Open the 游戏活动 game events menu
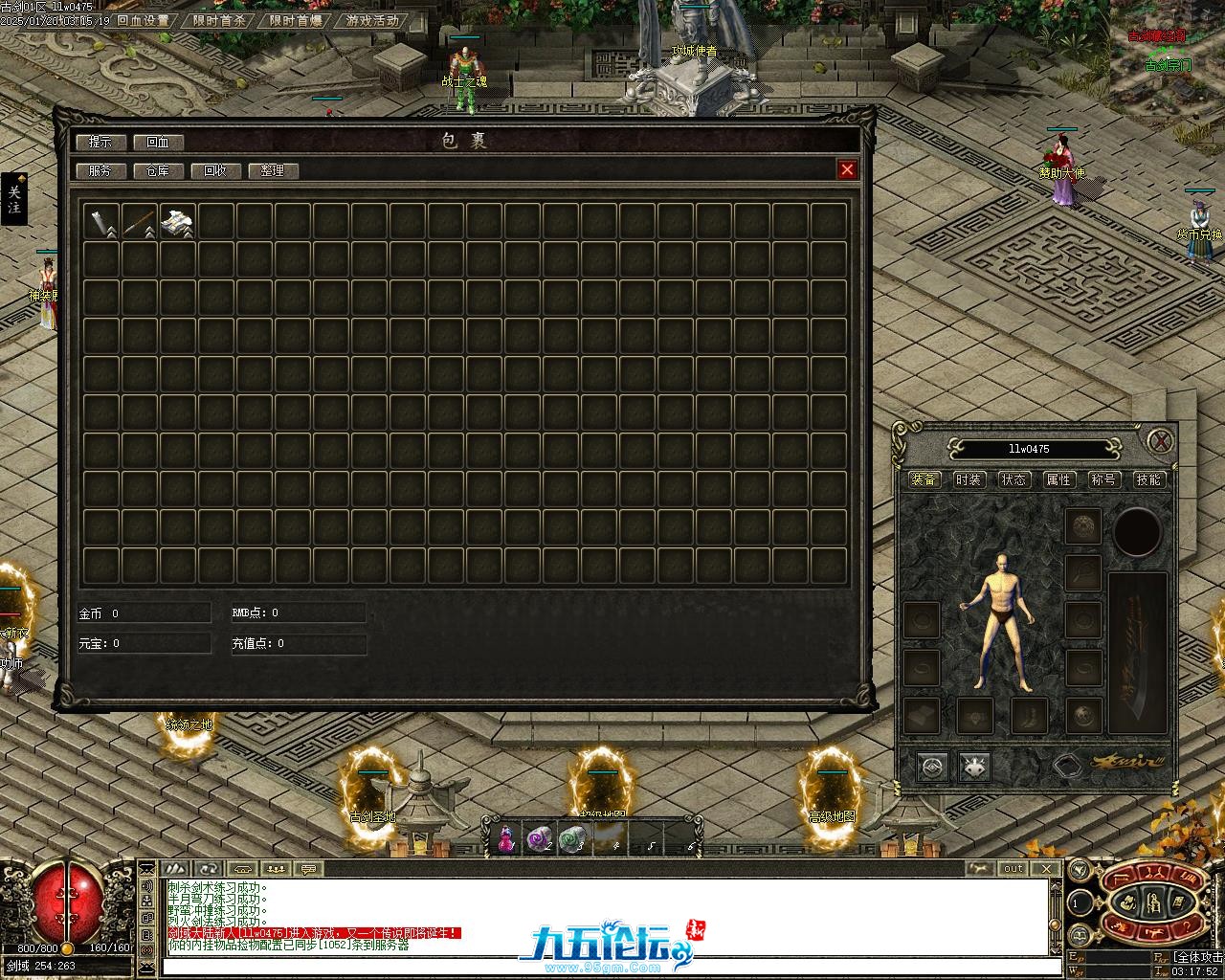This screenshot has width=1225, height=980. [372, 20]
